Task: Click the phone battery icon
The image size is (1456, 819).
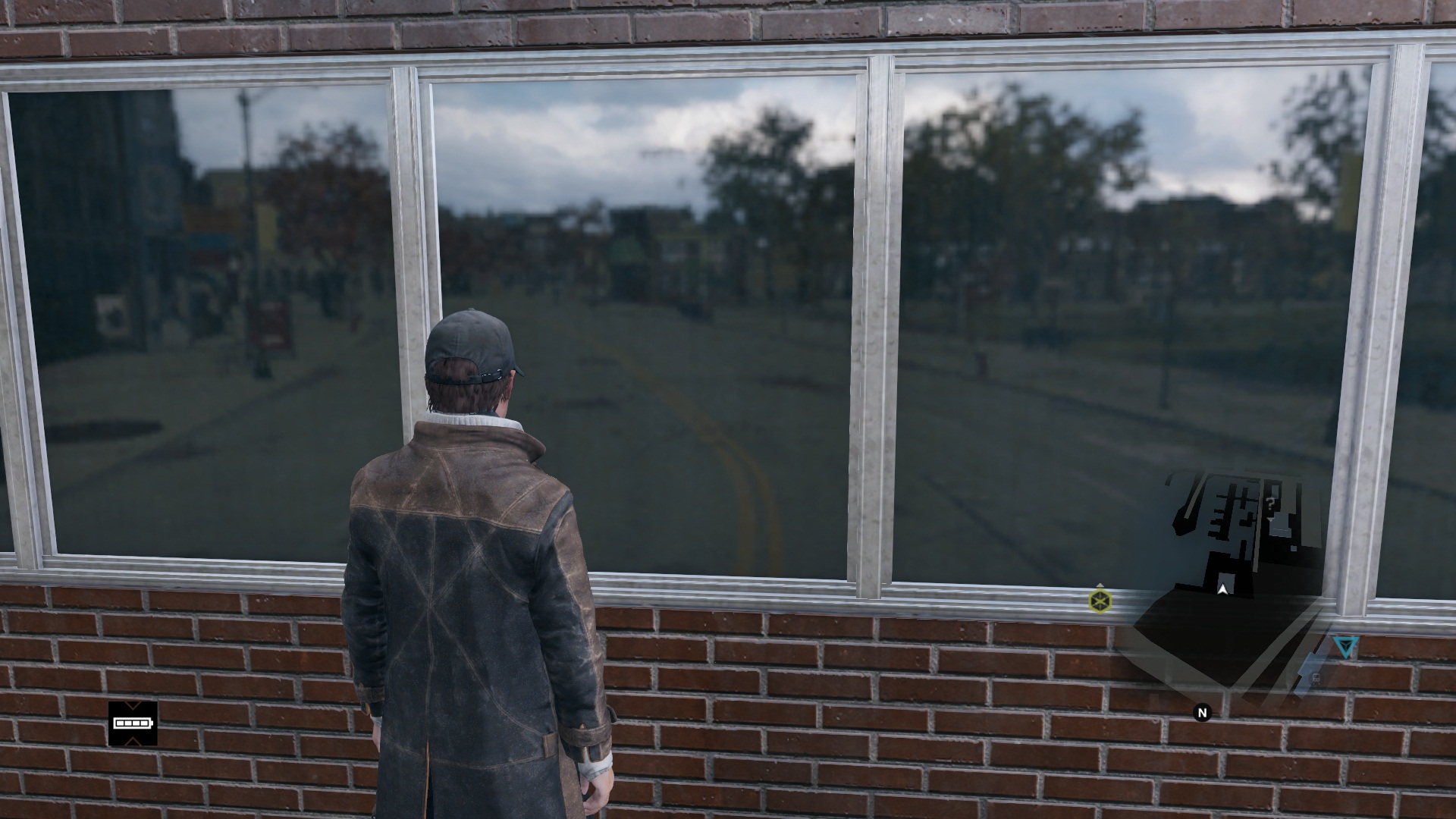Action: [133, 723]
